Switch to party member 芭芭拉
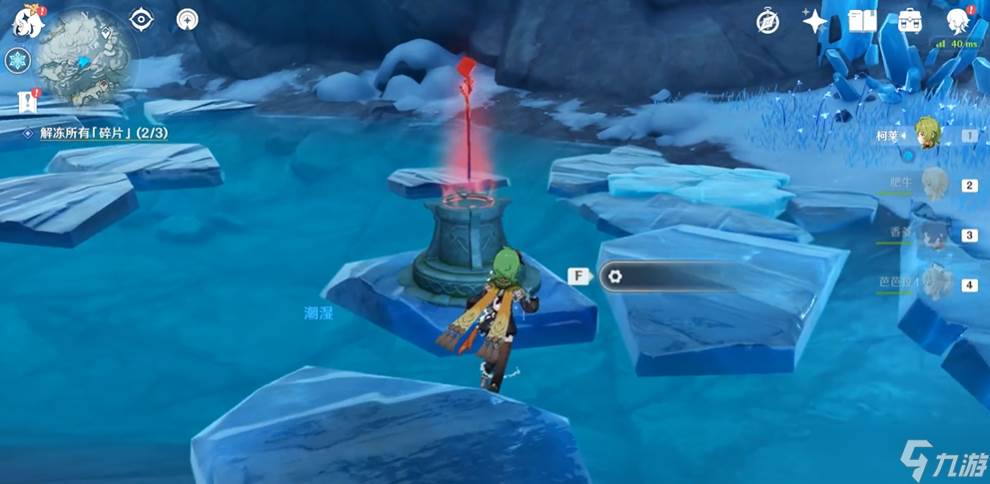 pos(935,284)
